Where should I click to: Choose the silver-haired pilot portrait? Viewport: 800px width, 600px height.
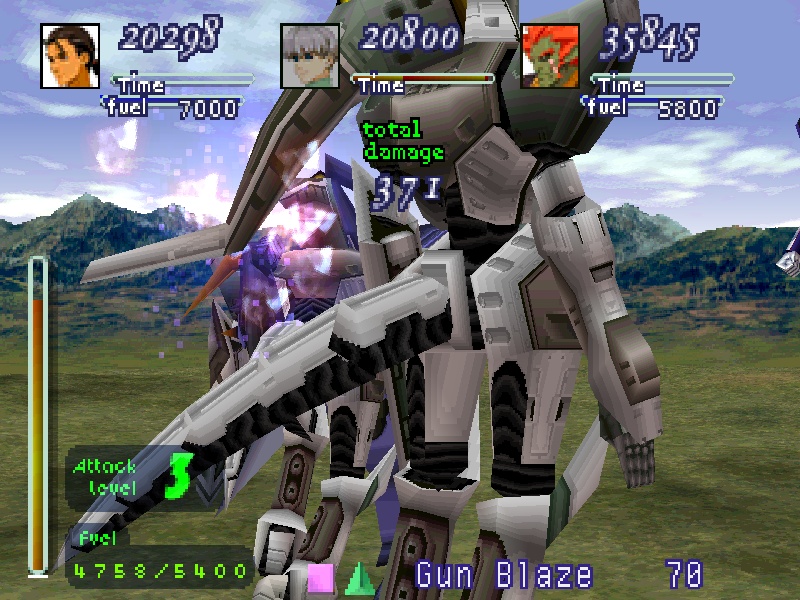(310, 57)
